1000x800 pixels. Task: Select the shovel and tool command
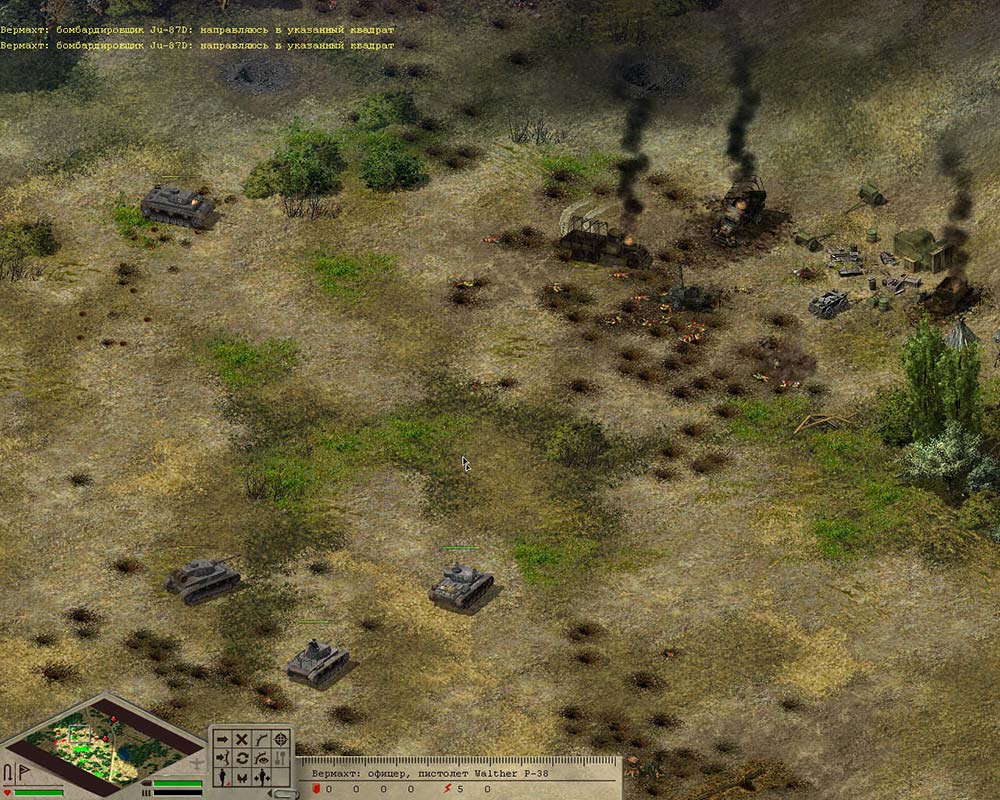coord(281,758)
